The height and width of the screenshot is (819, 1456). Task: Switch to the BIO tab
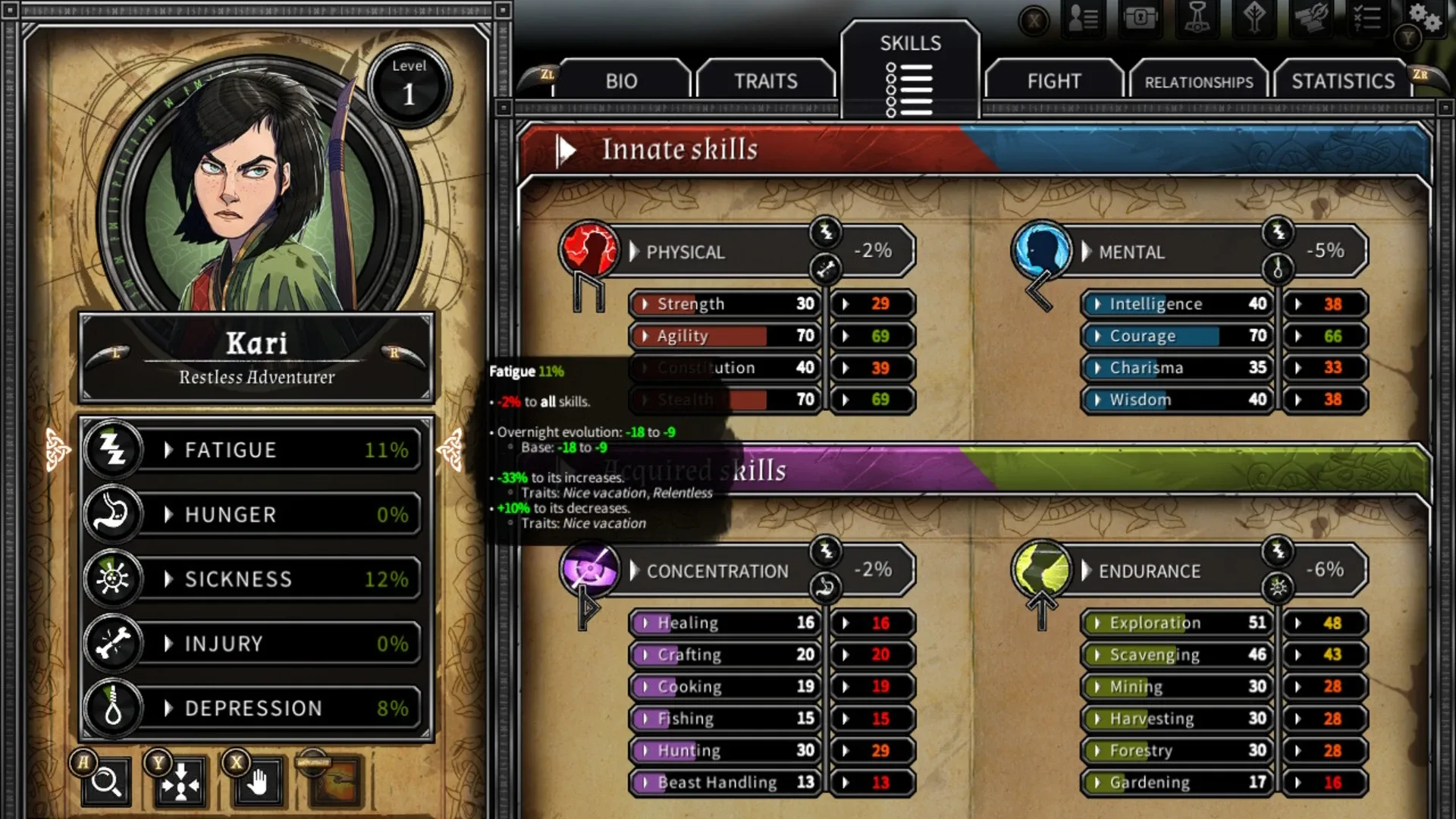coord(621,81)
